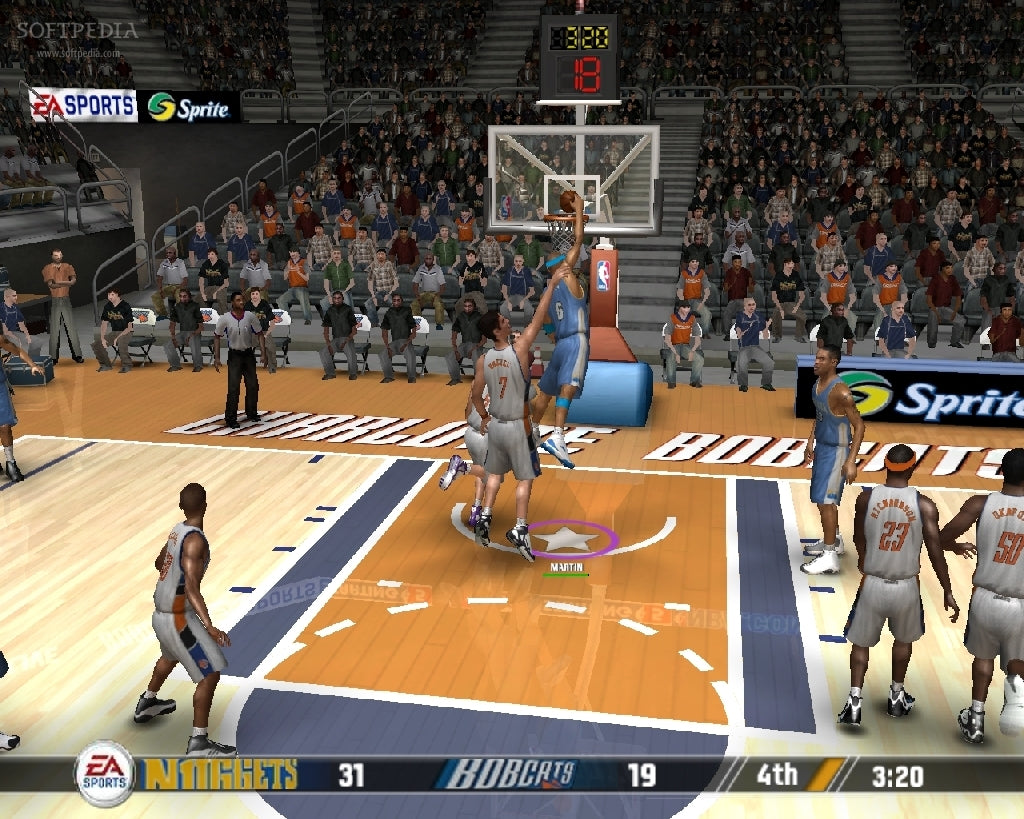Click the Sprite sponsor logo overlay
1024x819 pixels.
coord(189,107)
